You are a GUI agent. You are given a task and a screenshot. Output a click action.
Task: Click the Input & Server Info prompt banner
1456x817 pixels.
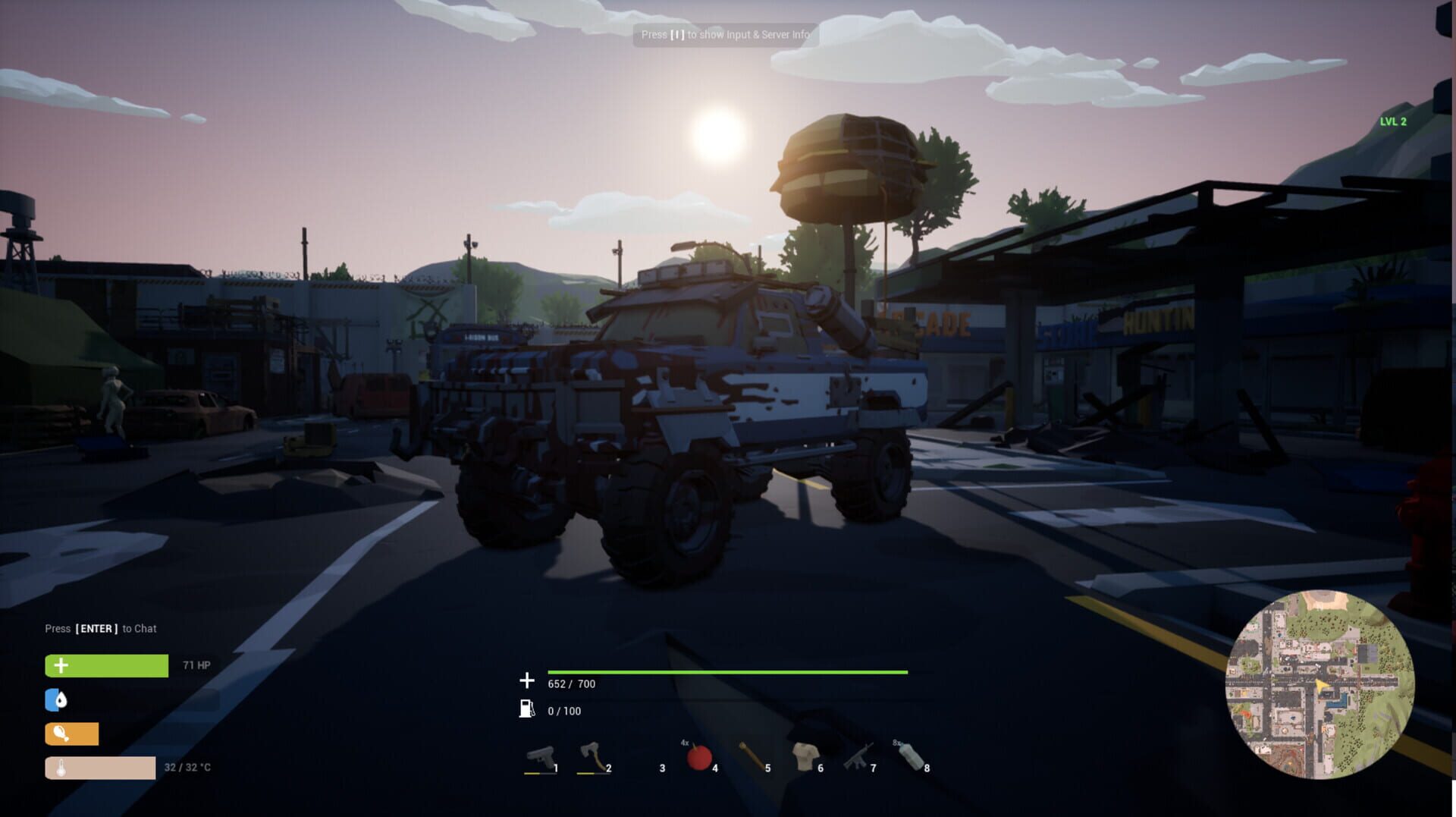point(726,34)
